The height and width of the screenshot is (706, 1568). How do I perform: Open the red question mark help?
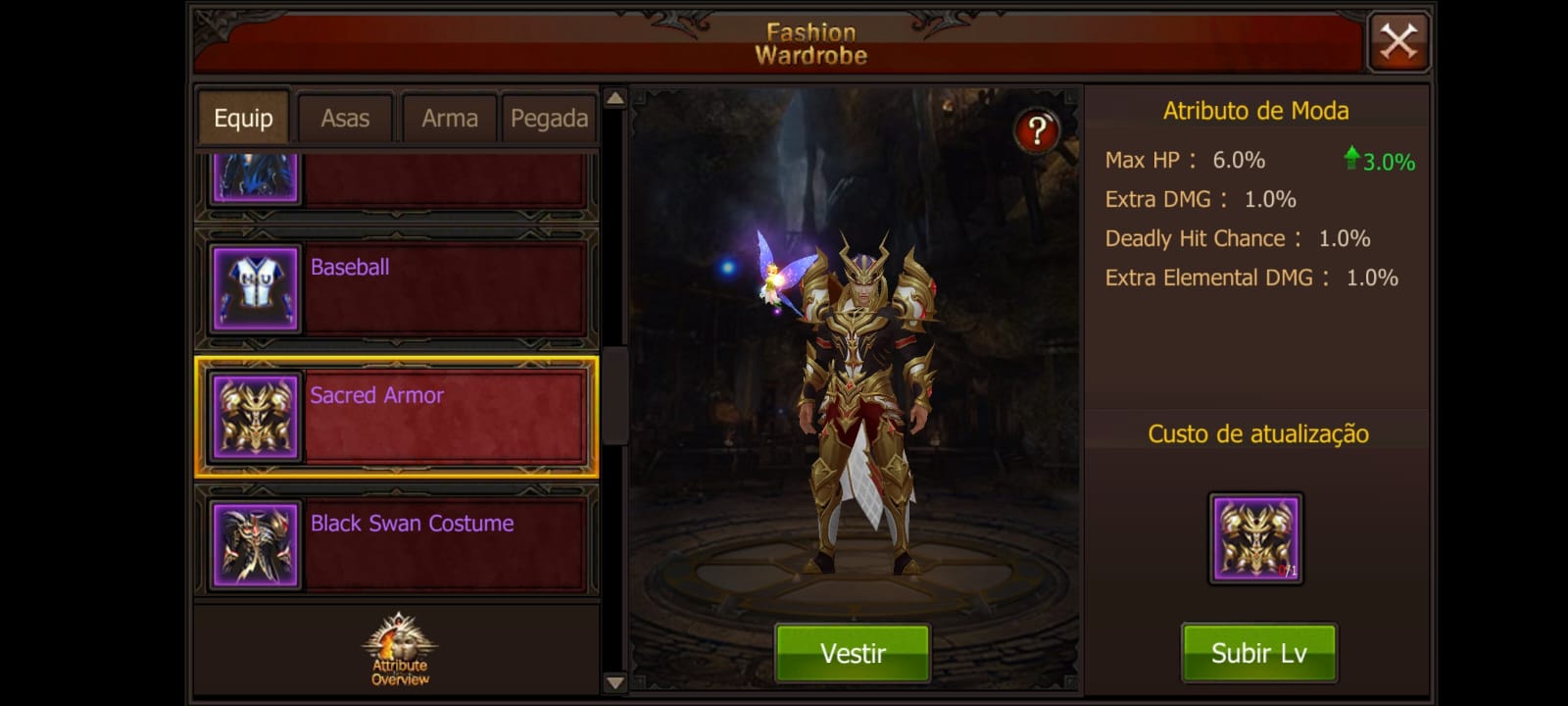point(1037,130)
